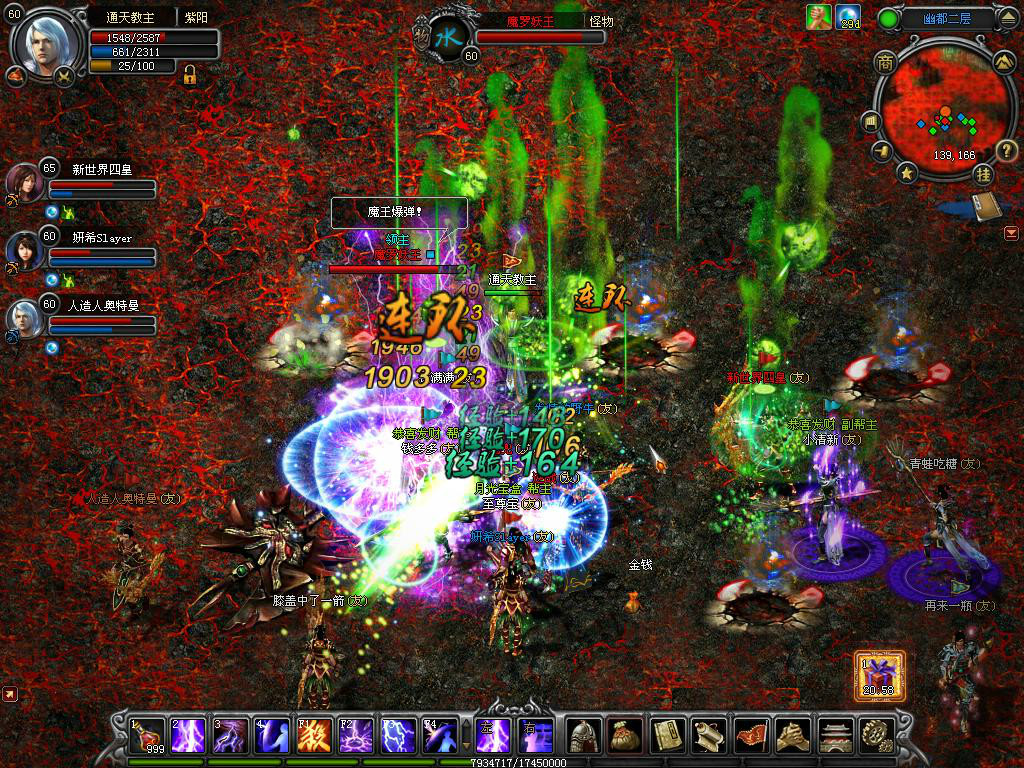Screen dimensions: 1024x768
Task: Open the gear settings icon
Action: (x=877, y=736)
